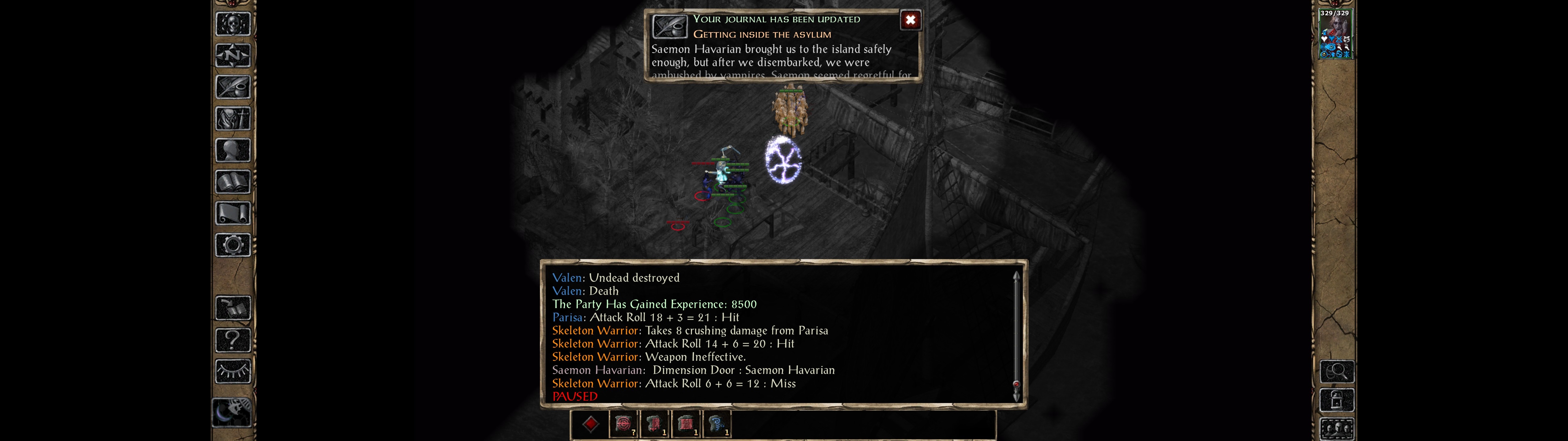Close the journal update popup

(910, 20)
